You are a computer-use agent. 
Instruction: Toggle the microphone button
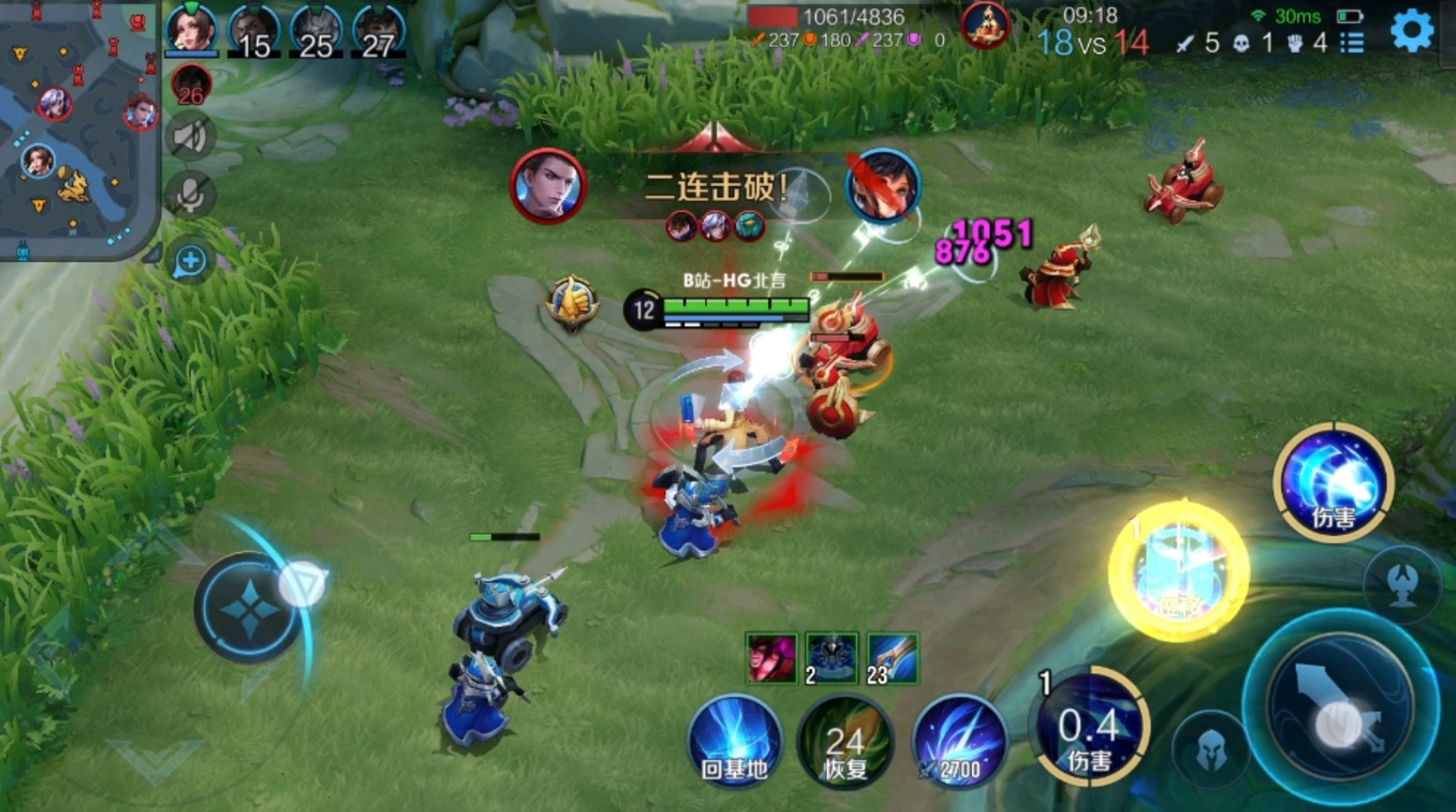pyautogui.click(x=190, y=195)
